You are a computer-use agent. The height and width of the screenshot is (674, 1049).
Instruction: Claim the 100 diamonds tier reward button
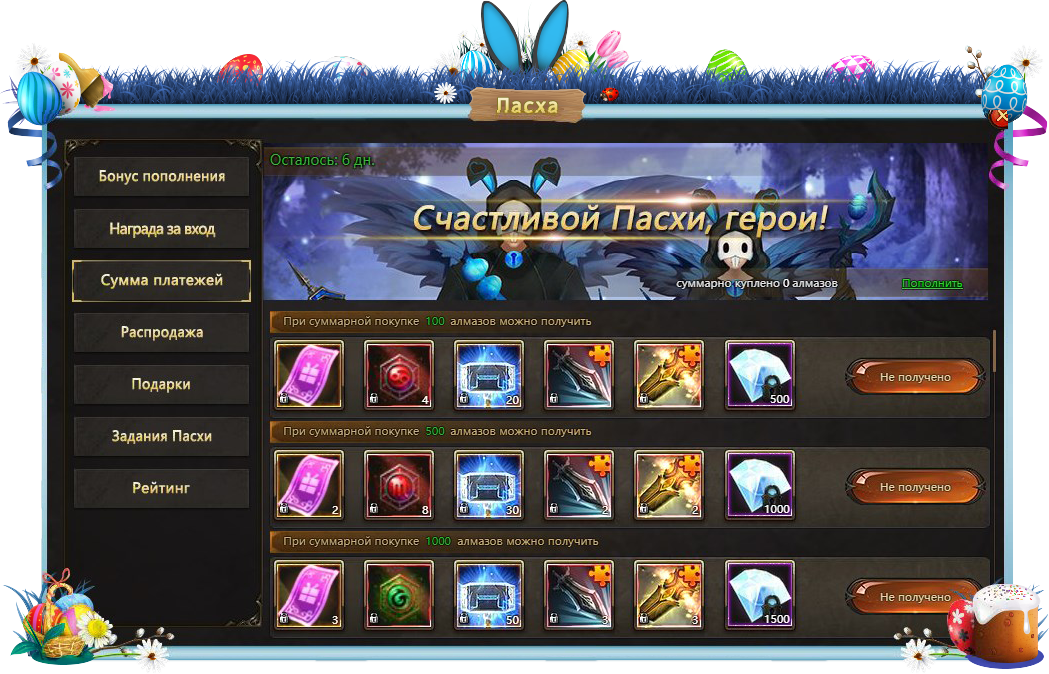tap(914, 377)
